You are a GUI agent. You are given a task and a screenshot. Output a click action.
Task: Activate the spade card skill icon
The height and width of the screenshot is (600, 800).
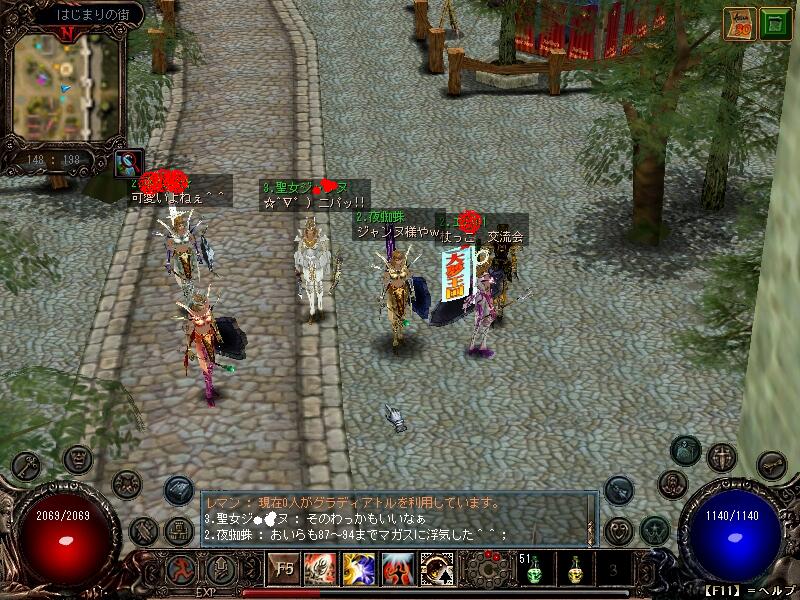(437, 569)
